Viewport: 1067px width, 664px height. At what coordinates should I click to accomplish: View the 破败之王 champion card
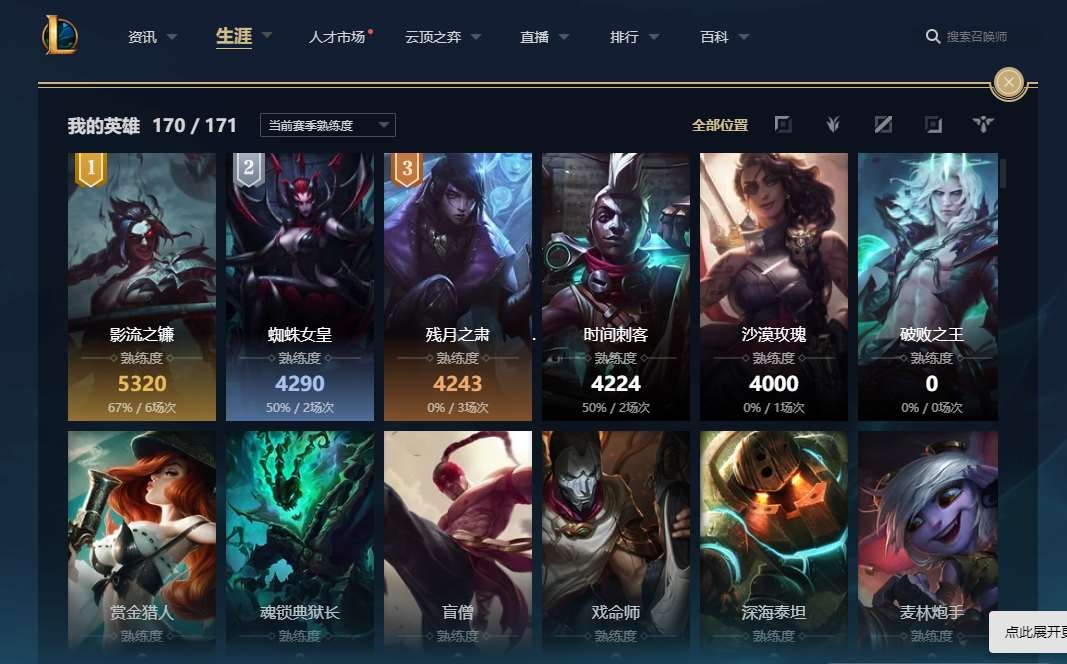pyautogui.click(x=928, y=286)
